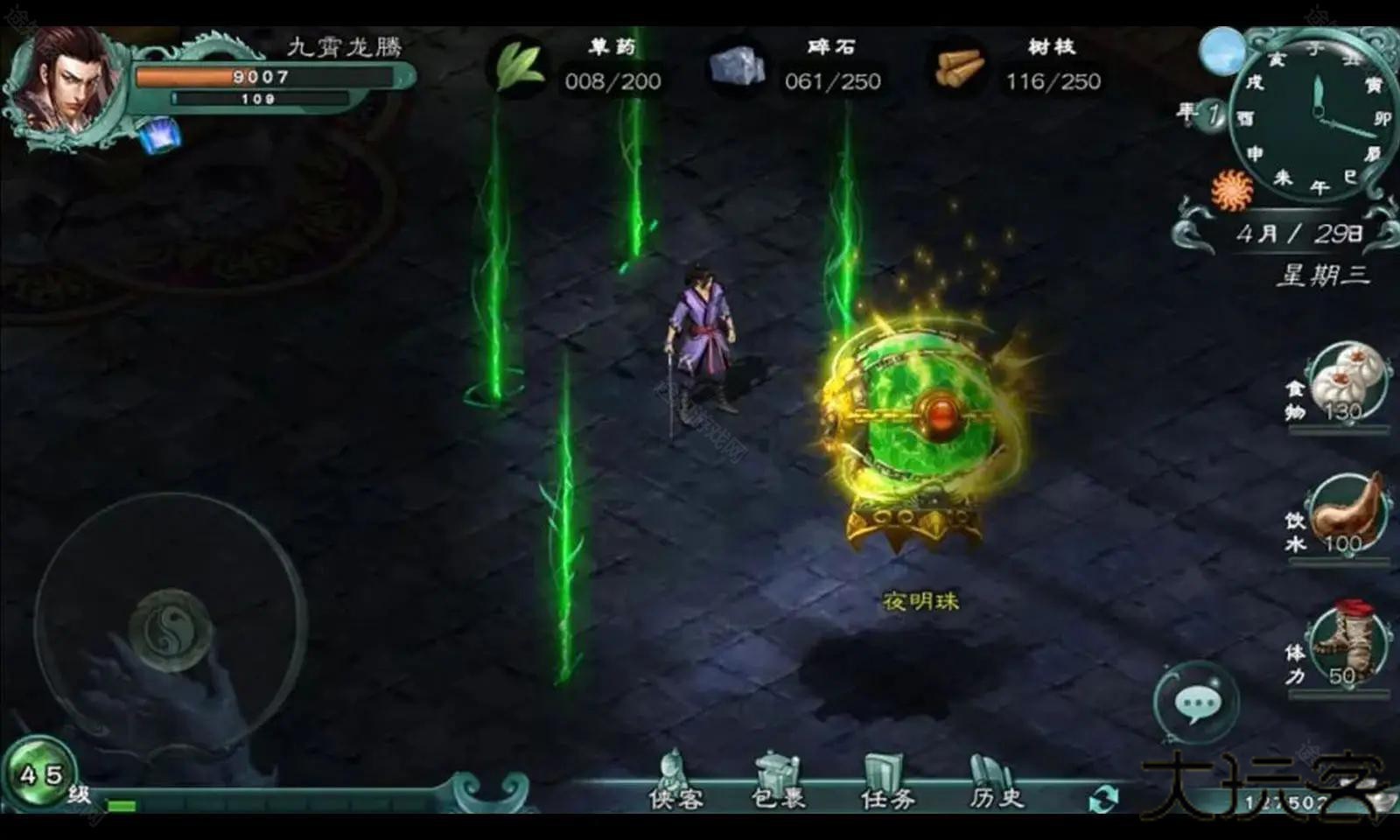Select the blue skill gem below the portrait
Viewport: 1400px width, 840px height.
159,133
